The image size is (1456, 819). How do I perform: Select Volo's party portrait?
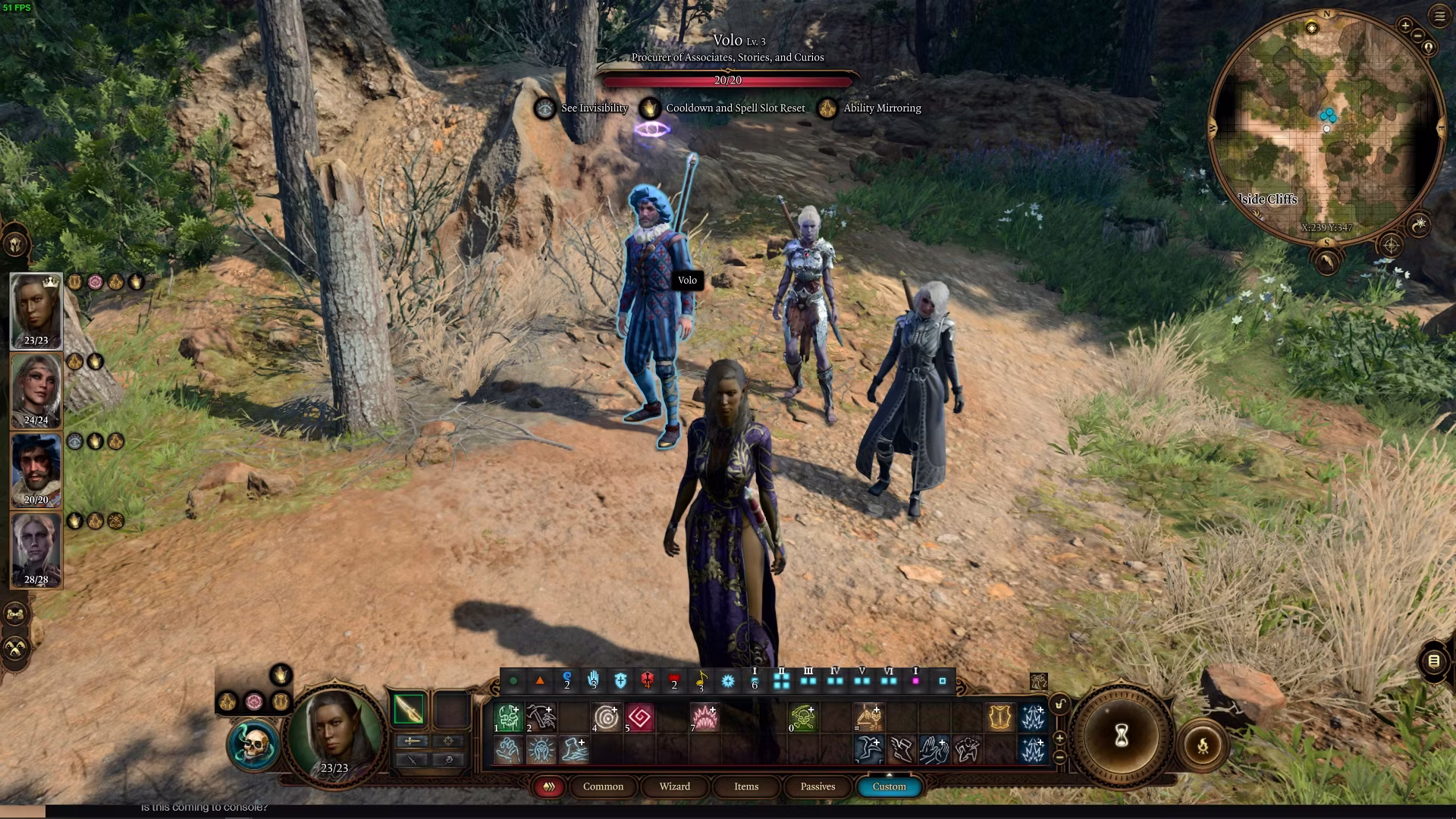coord(36,468)
